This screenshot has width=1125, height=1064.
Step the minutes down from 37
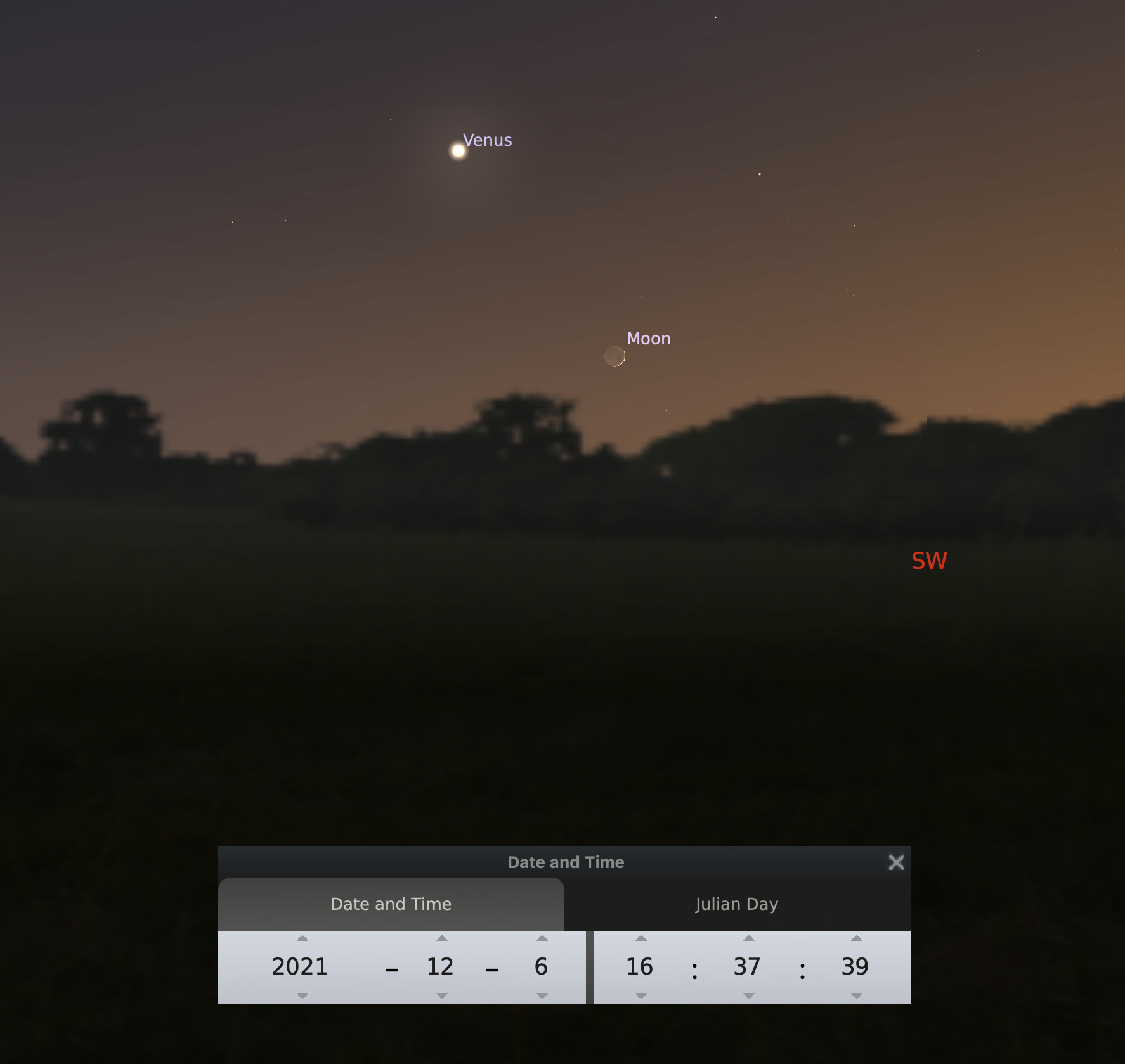click(x=749, y=996)
